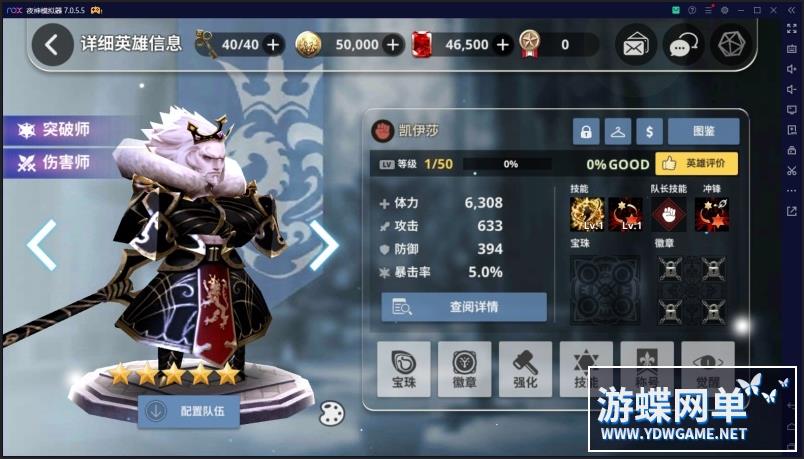Go back using the arrow button
804x459 pixels.
[x=52, y=44]
